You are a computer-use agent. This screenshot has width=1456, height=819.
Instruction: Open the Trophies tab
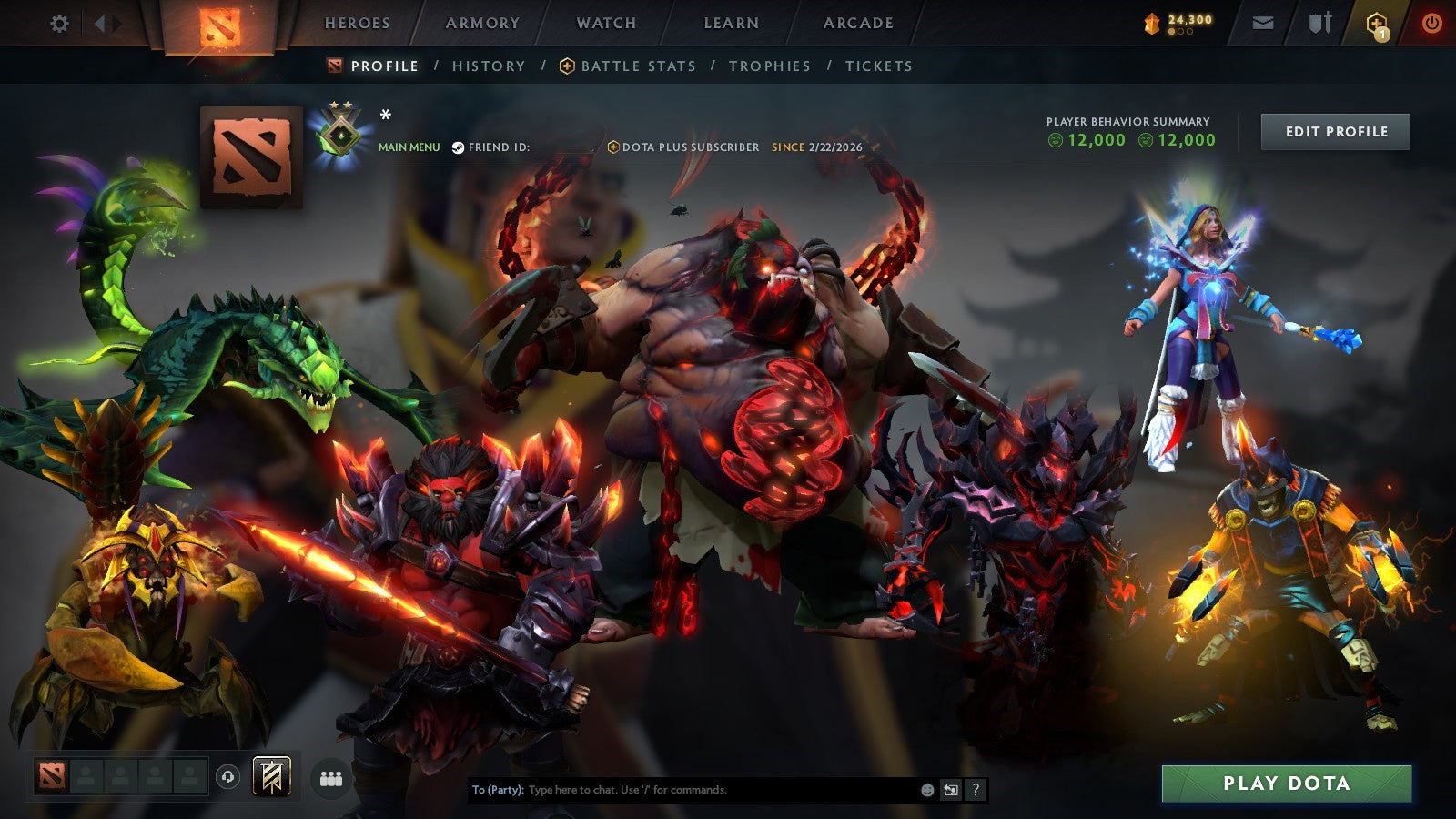(x=769, y=66)
